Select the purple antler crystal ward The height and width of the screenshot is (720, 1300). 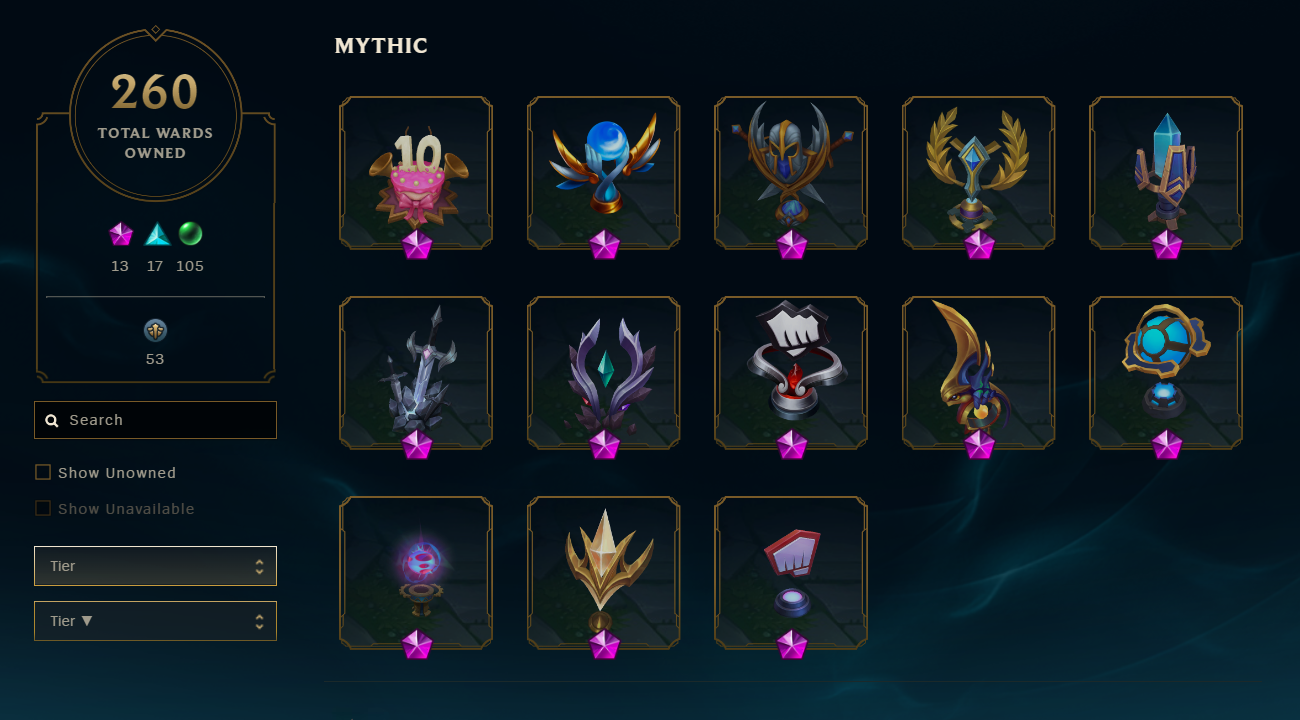pyautogui.click(x=604, y=372)
